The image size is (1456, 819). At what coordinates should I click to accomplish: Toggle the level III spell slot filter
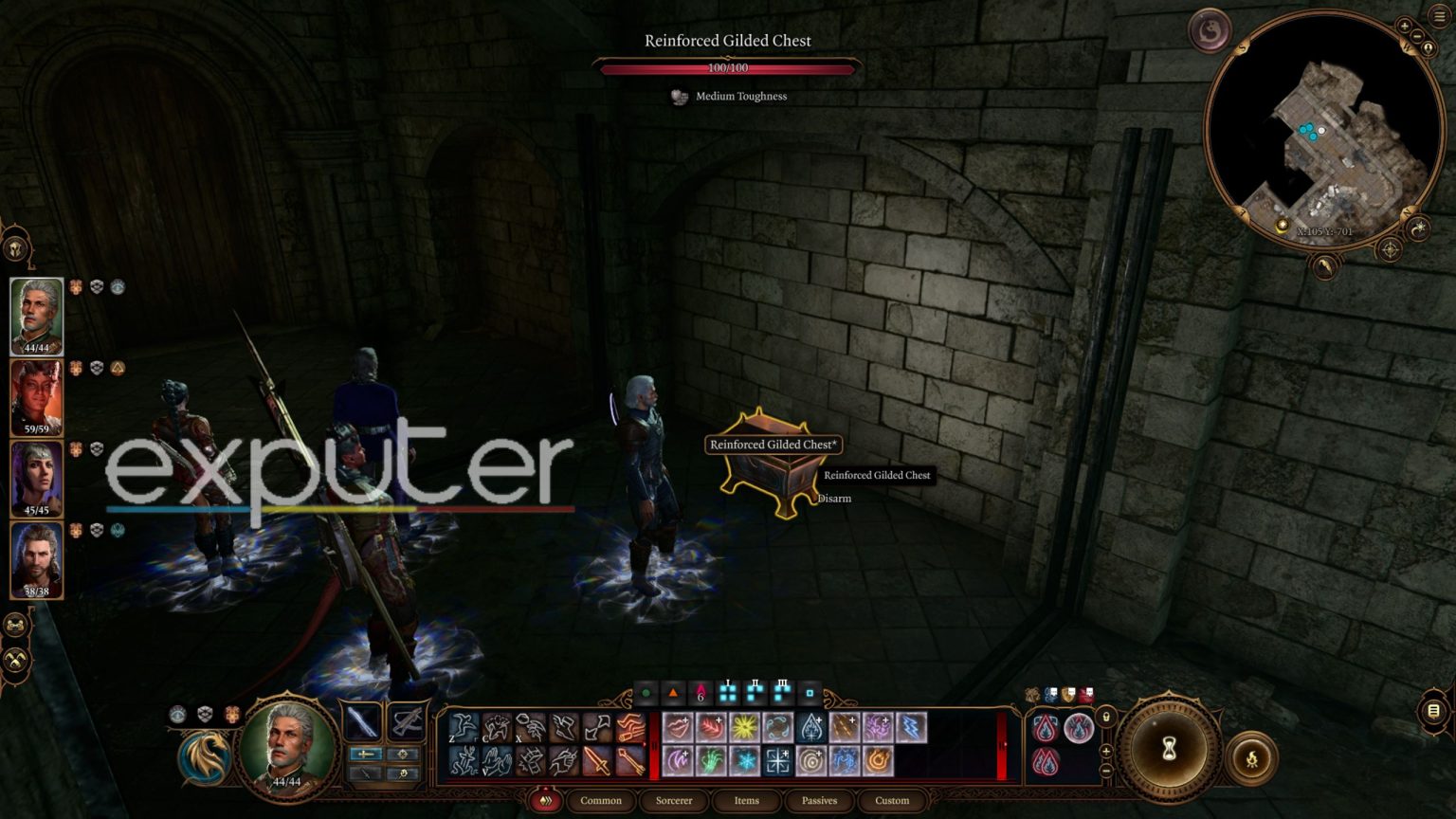[783, 694]
